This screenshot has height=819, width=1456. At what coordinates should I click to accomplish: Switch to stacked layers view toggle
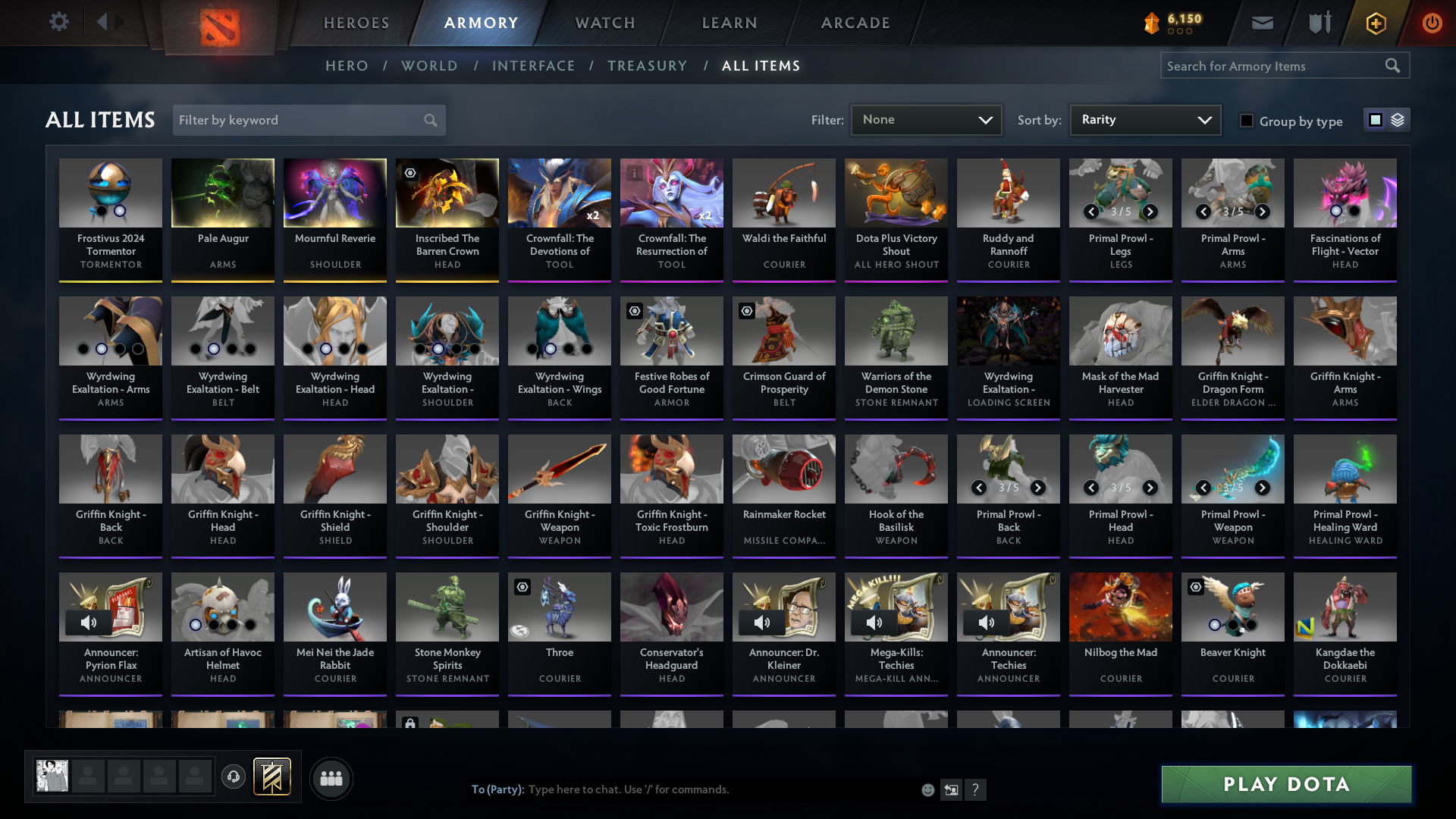point(1397,119)
